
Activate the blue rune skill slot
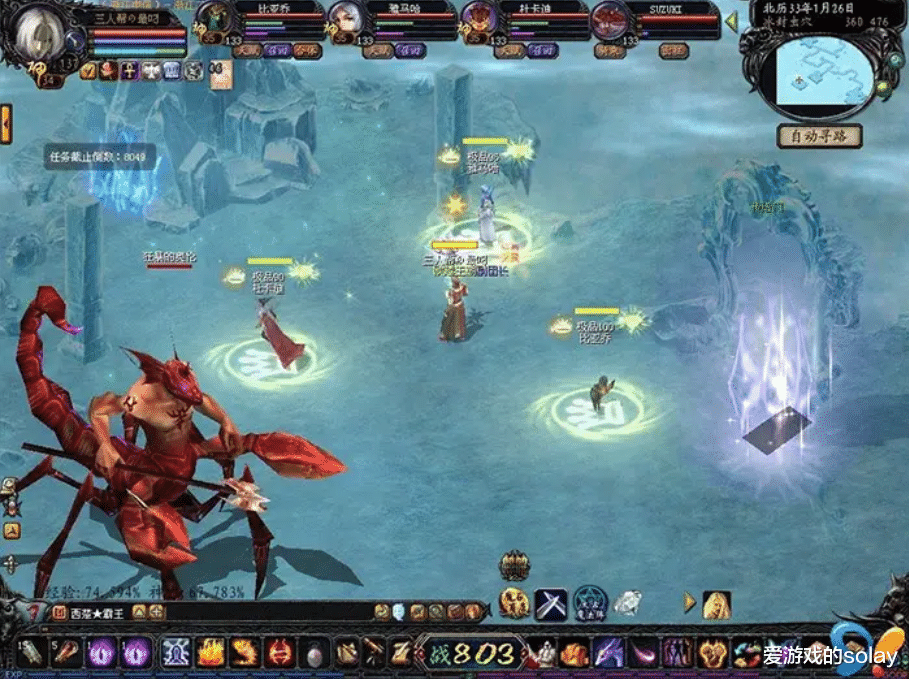[176, 653]
